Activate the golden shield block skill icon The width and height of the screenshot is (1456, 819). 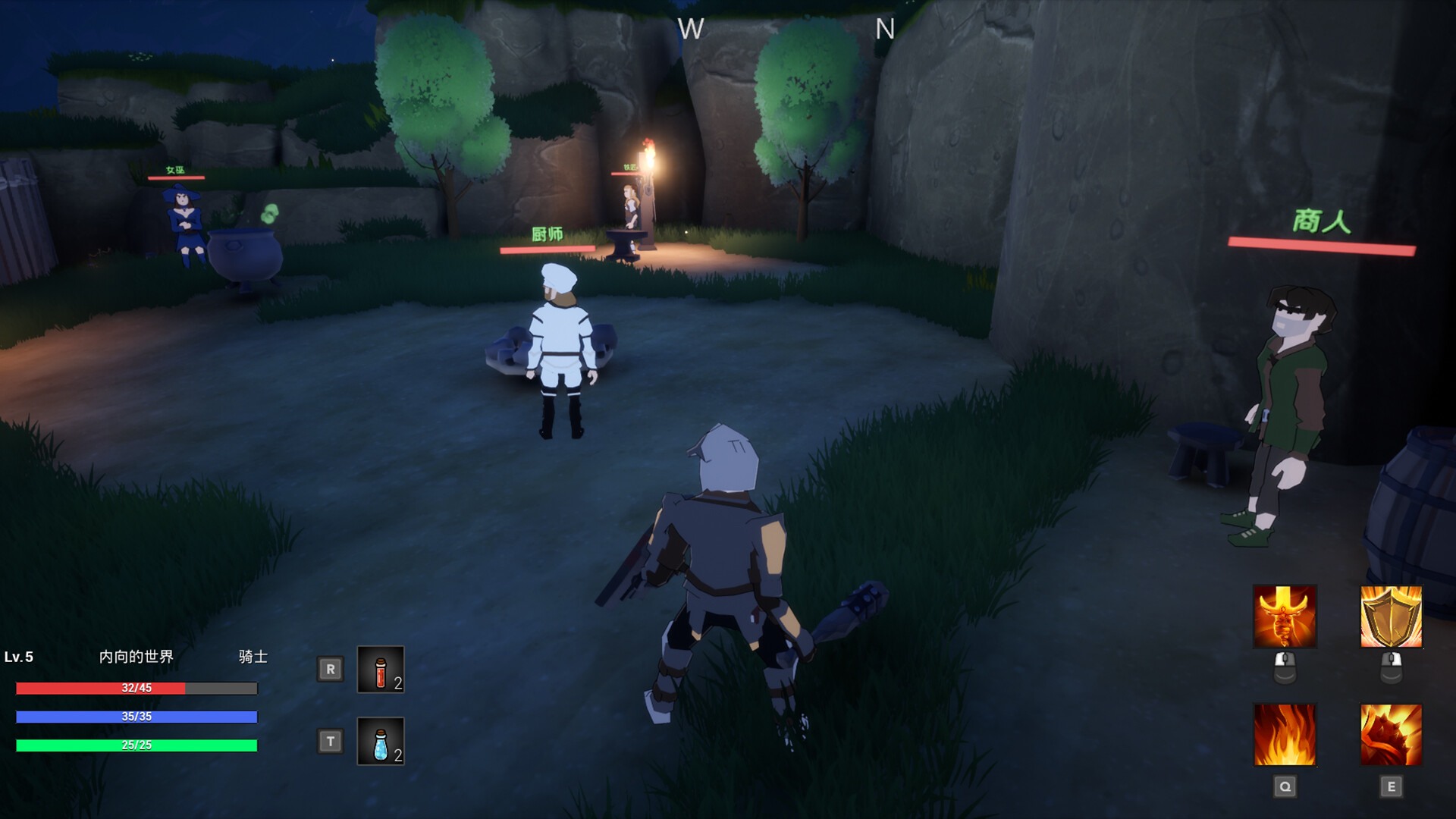point(1392,617)
